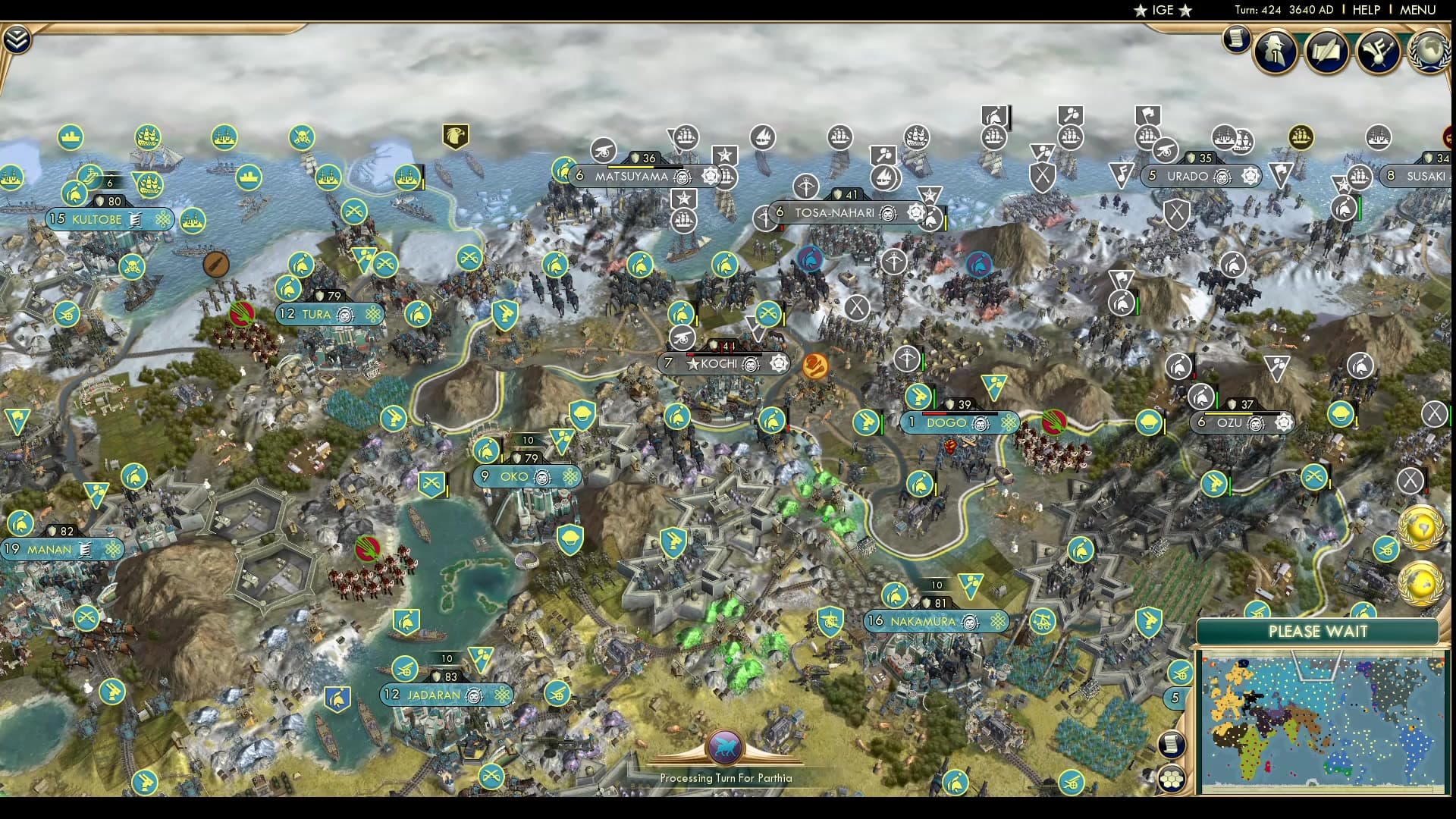Select the Matsuyama city banner
The width and height of the screenshot is (1456, 819).
(x=632, y=177)
